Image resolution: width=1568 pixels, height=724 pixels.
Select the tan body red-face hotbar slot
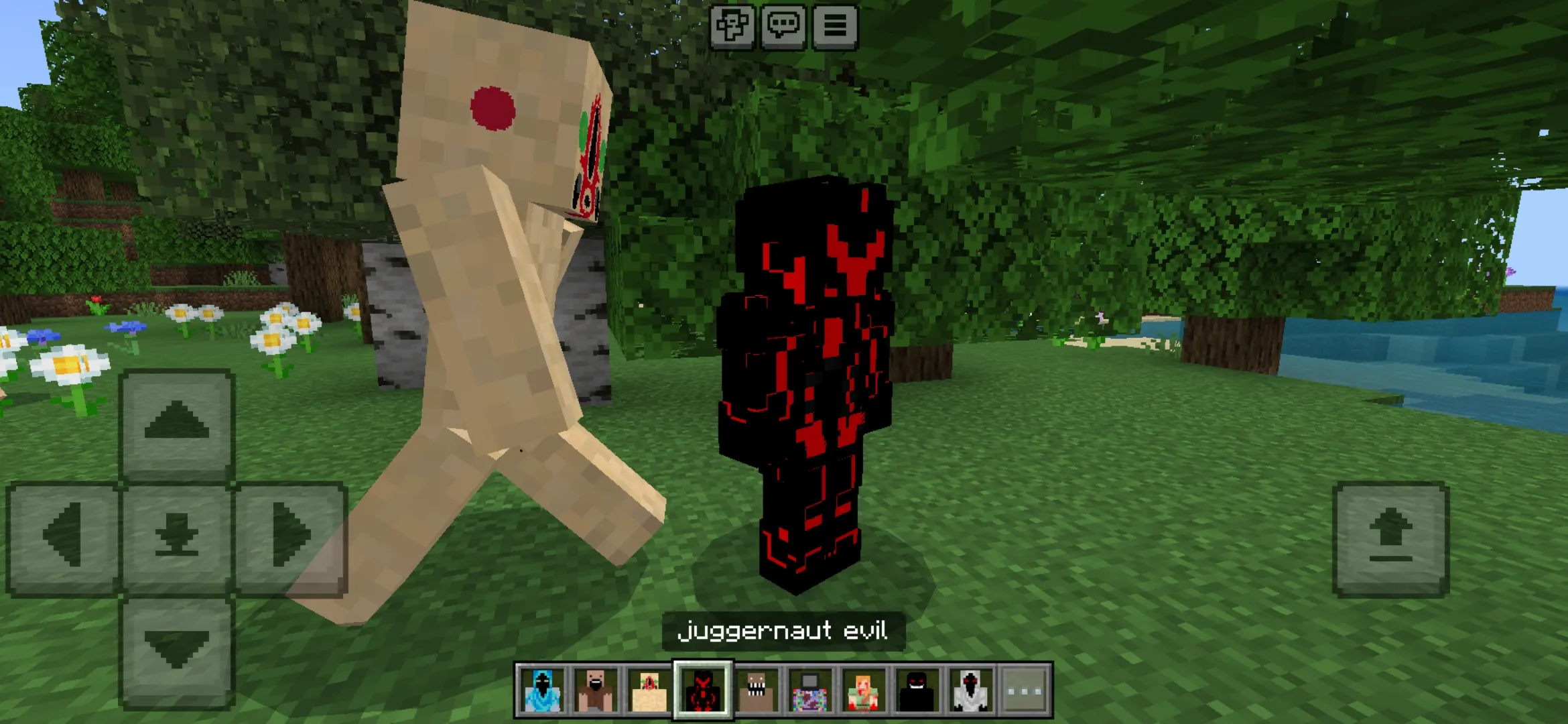649,690
